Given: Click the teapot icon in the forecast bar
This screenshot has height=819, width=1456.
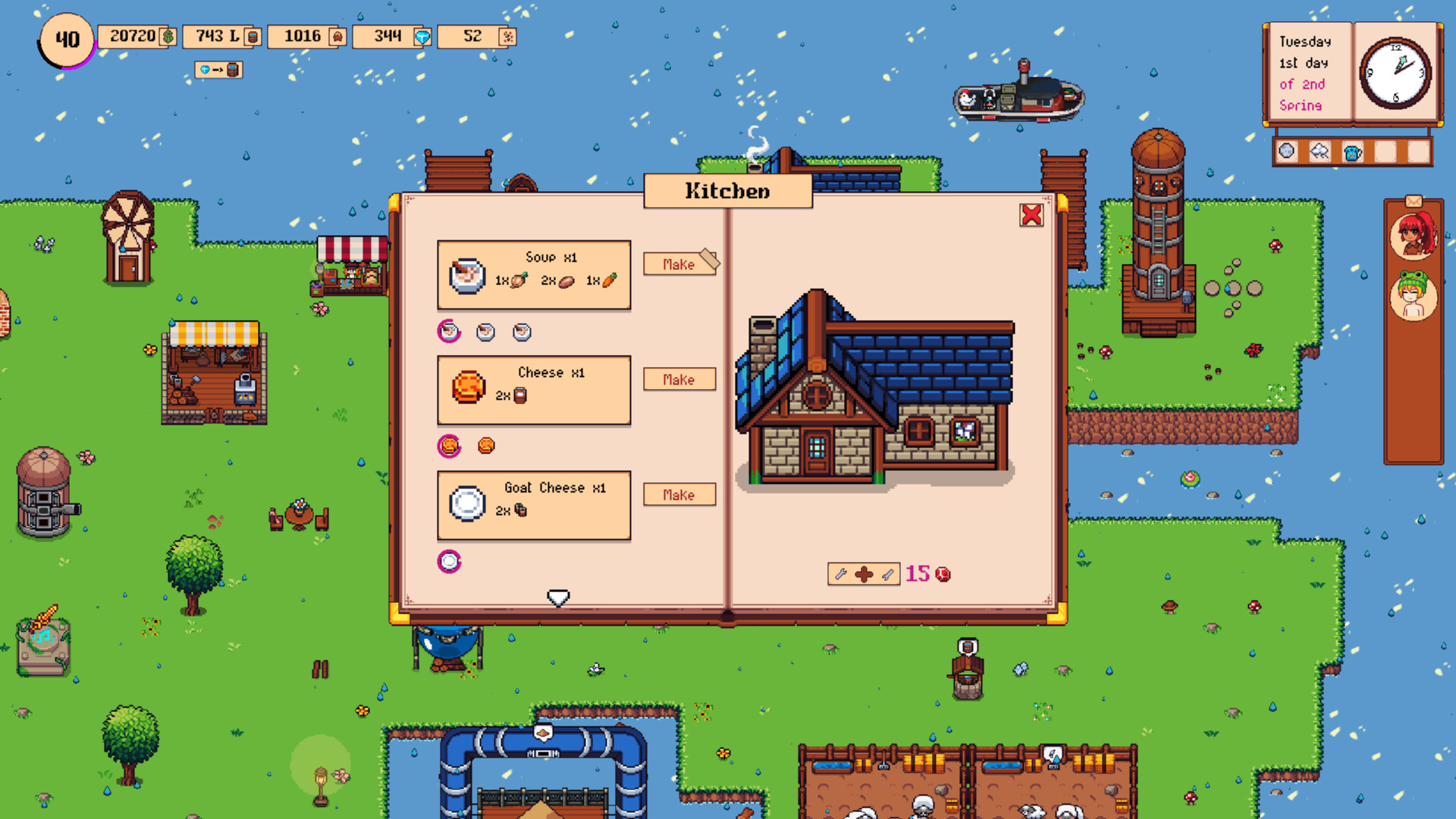Looking at the screenshot, I should coord(1352,152).
